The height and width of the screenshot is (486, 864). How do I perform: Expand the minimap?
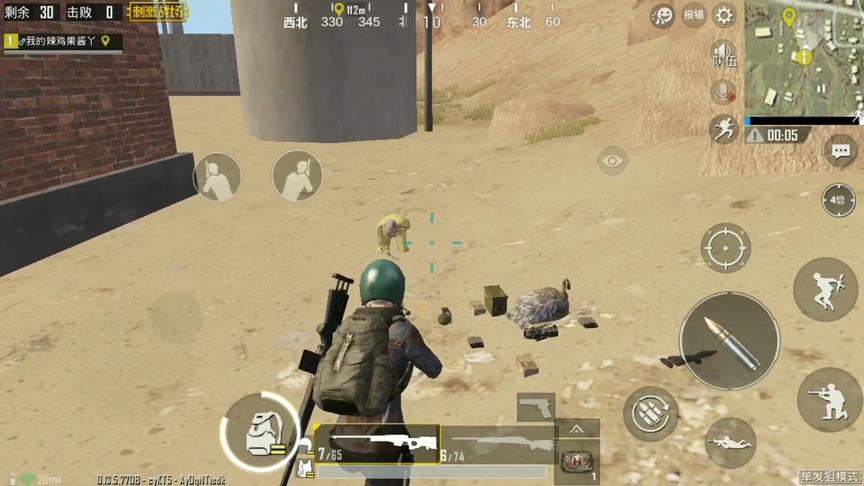click(x=803, y=57)
